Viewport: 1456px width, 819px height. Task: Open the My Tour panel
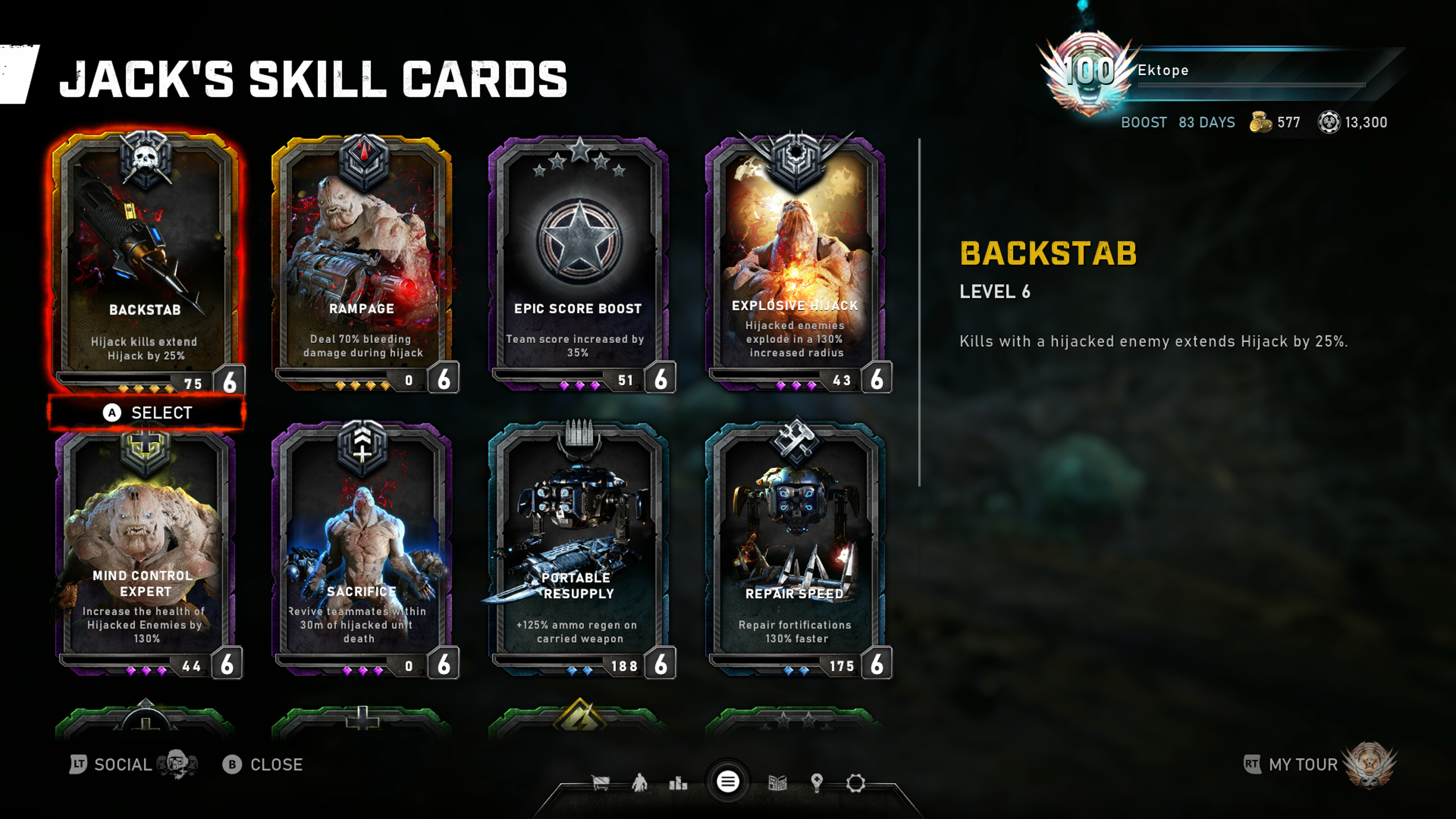pyautogui.click(x=1303, y=765)
